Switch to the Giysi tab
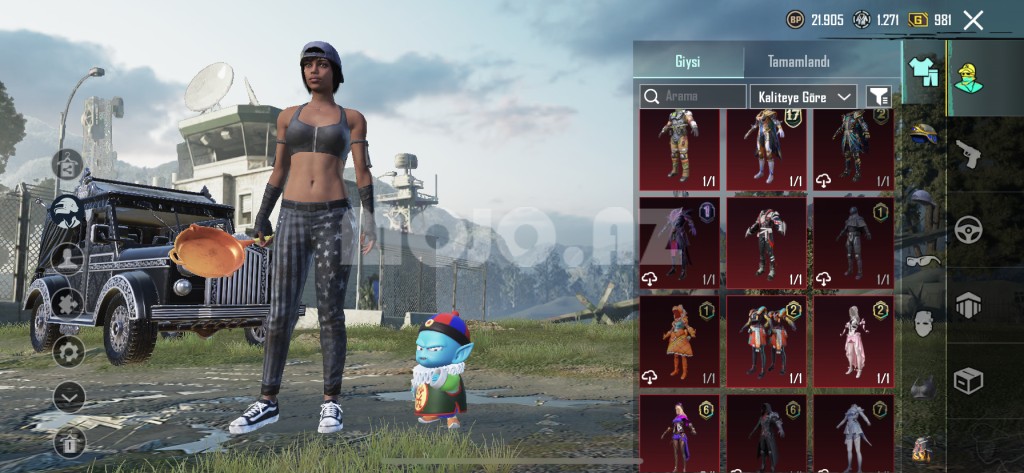1024x473 pixels. tap(687, 61)
